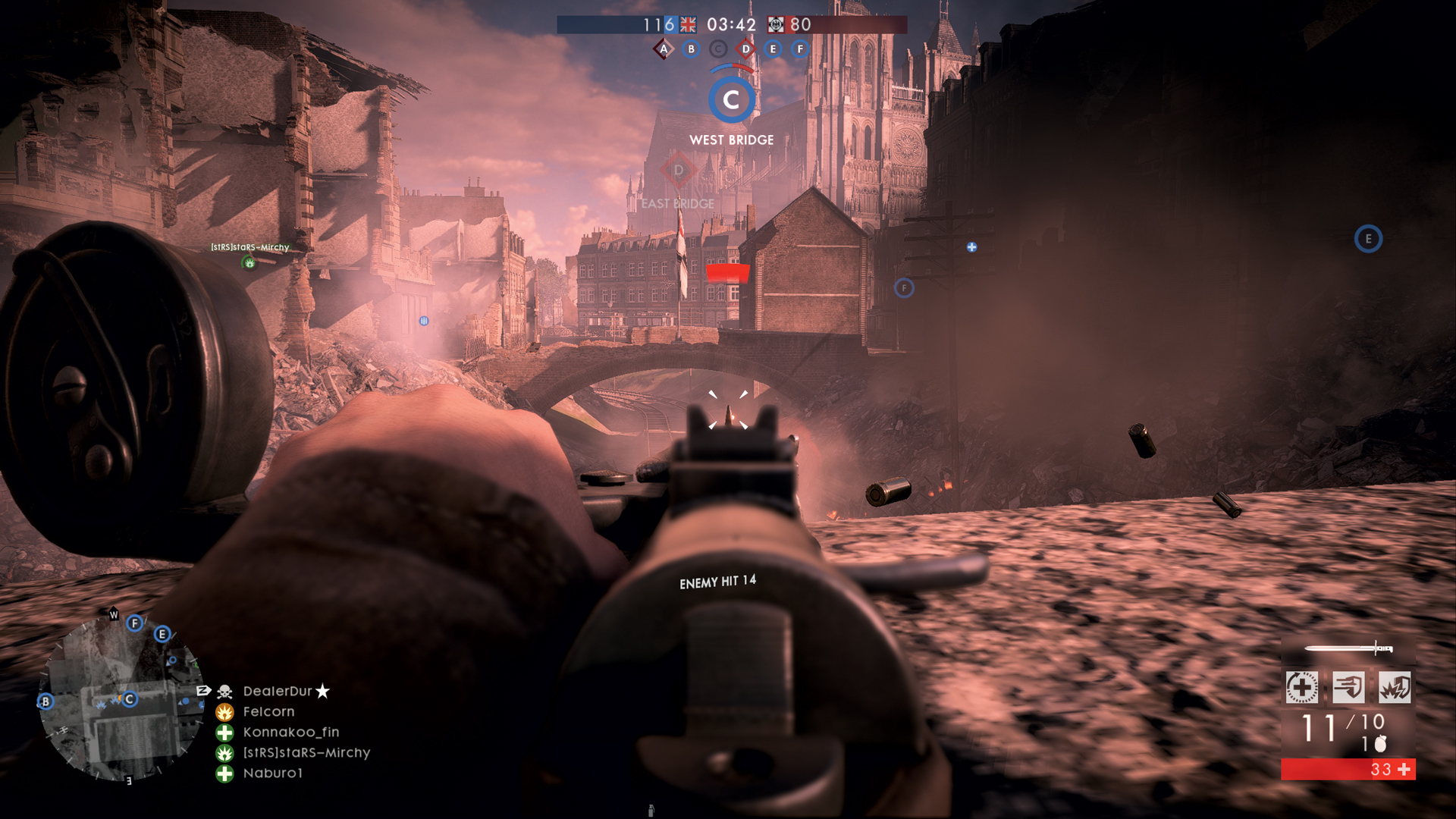1456x819 pixels.
Task: Select Naburo1 in the squad list
Action: [x=272, y=773]
